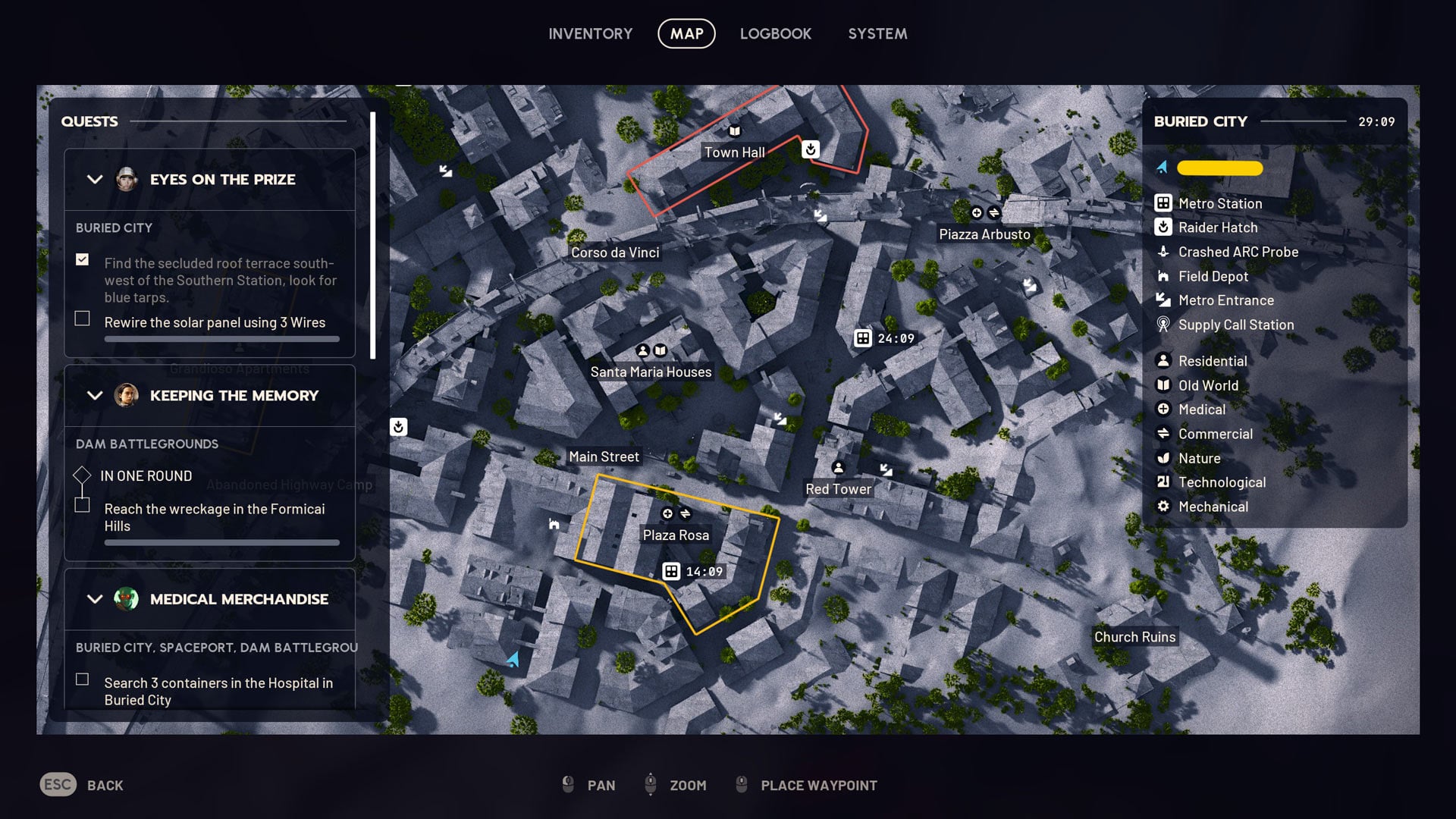
Task: Click the Old World icon in the legend
Action: [x=1163, y=385]
